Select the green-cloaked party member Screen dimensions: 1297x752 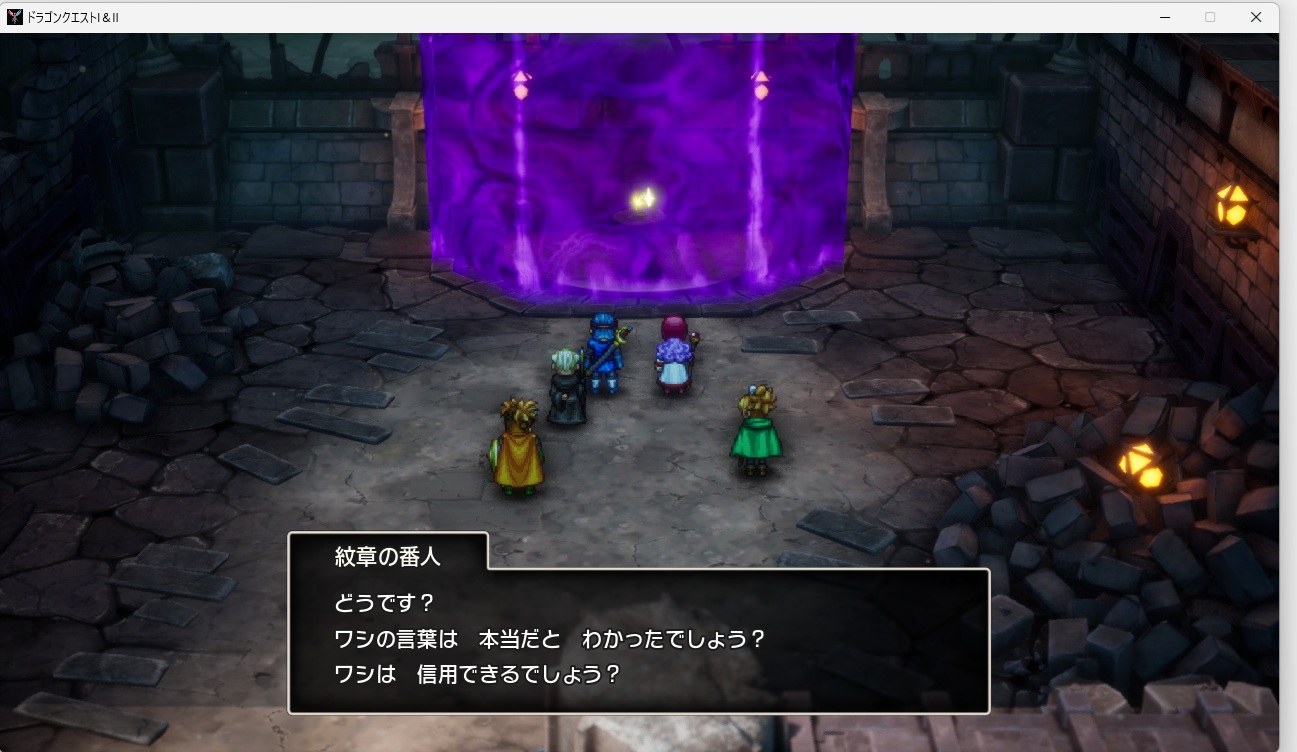pos(759,440)
